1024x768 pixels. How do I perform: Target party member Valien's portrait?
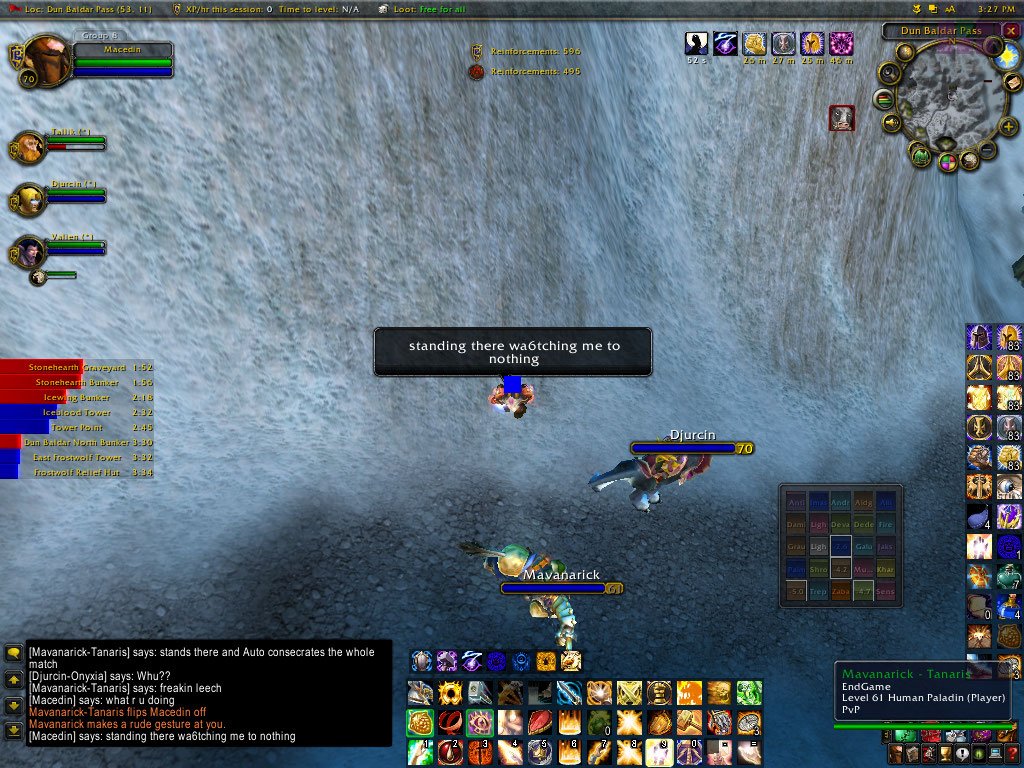pos(29,252)
